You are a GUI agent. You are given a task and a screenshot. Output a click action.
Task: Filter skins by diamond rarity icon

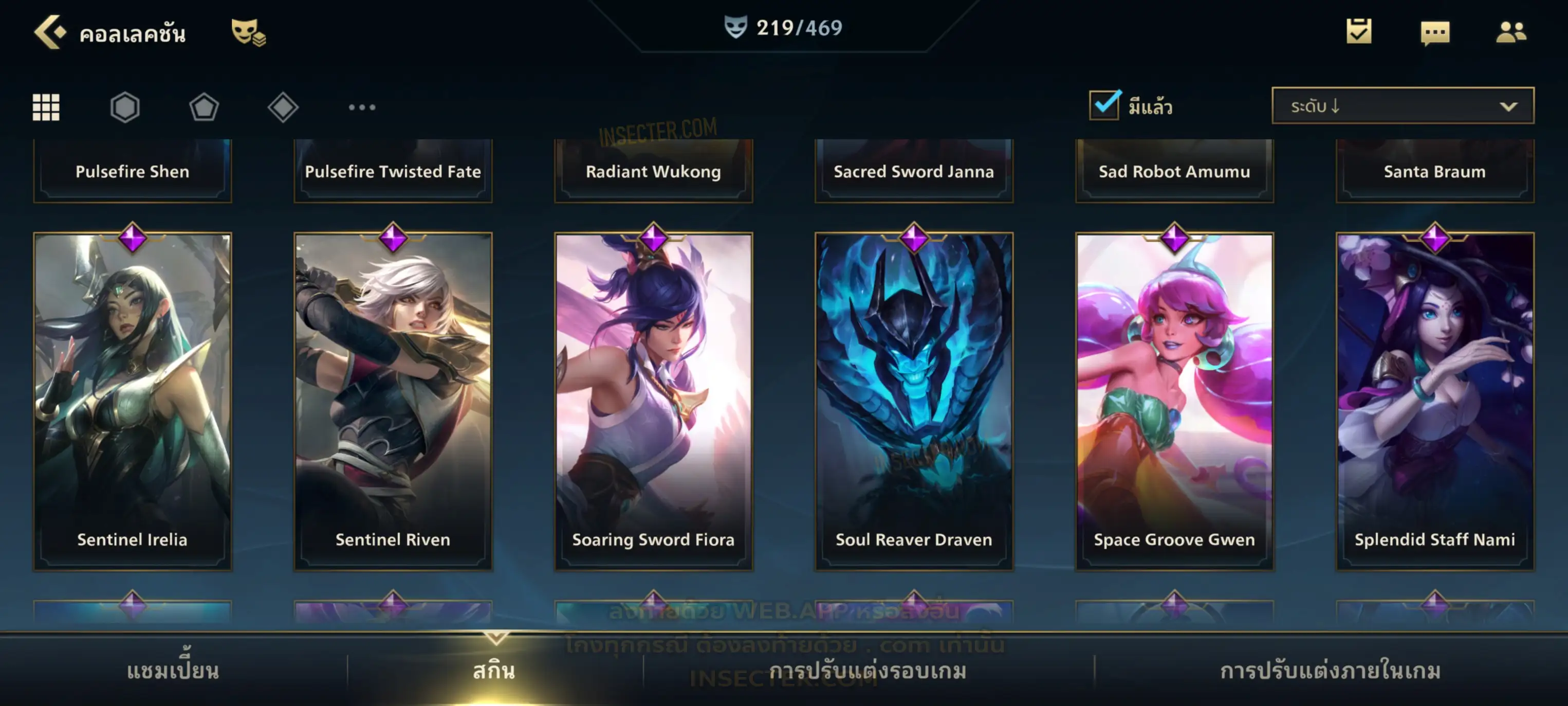(283, 107)
